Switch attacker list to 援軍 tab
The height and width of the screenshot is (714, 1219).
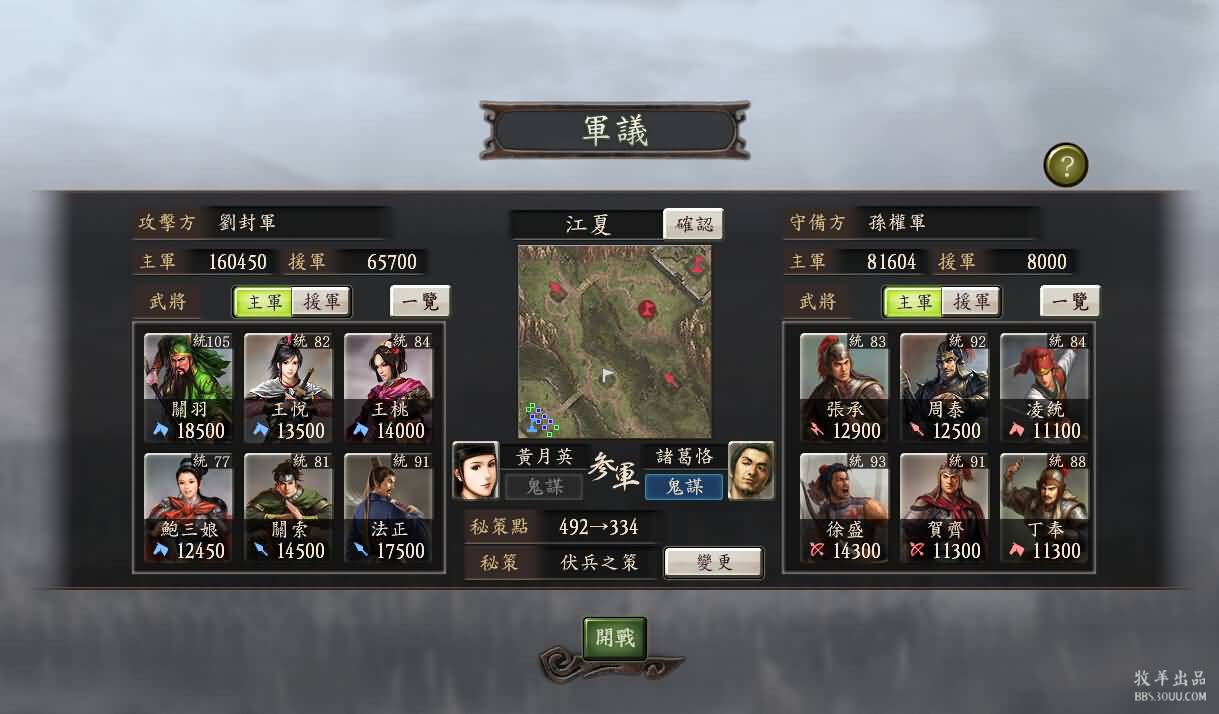[321, 302]
